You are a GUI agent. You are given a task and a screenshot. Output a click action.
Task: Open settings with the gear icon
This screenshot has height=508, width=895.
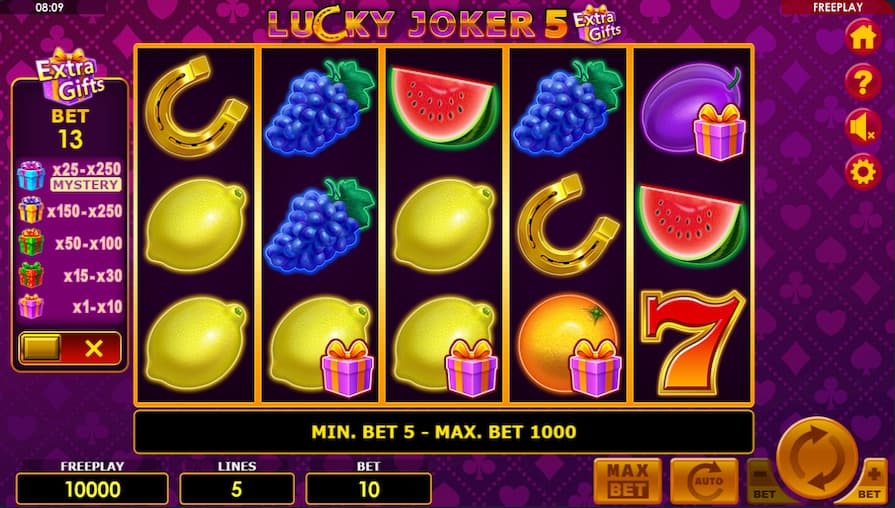(x=862, y=172)
